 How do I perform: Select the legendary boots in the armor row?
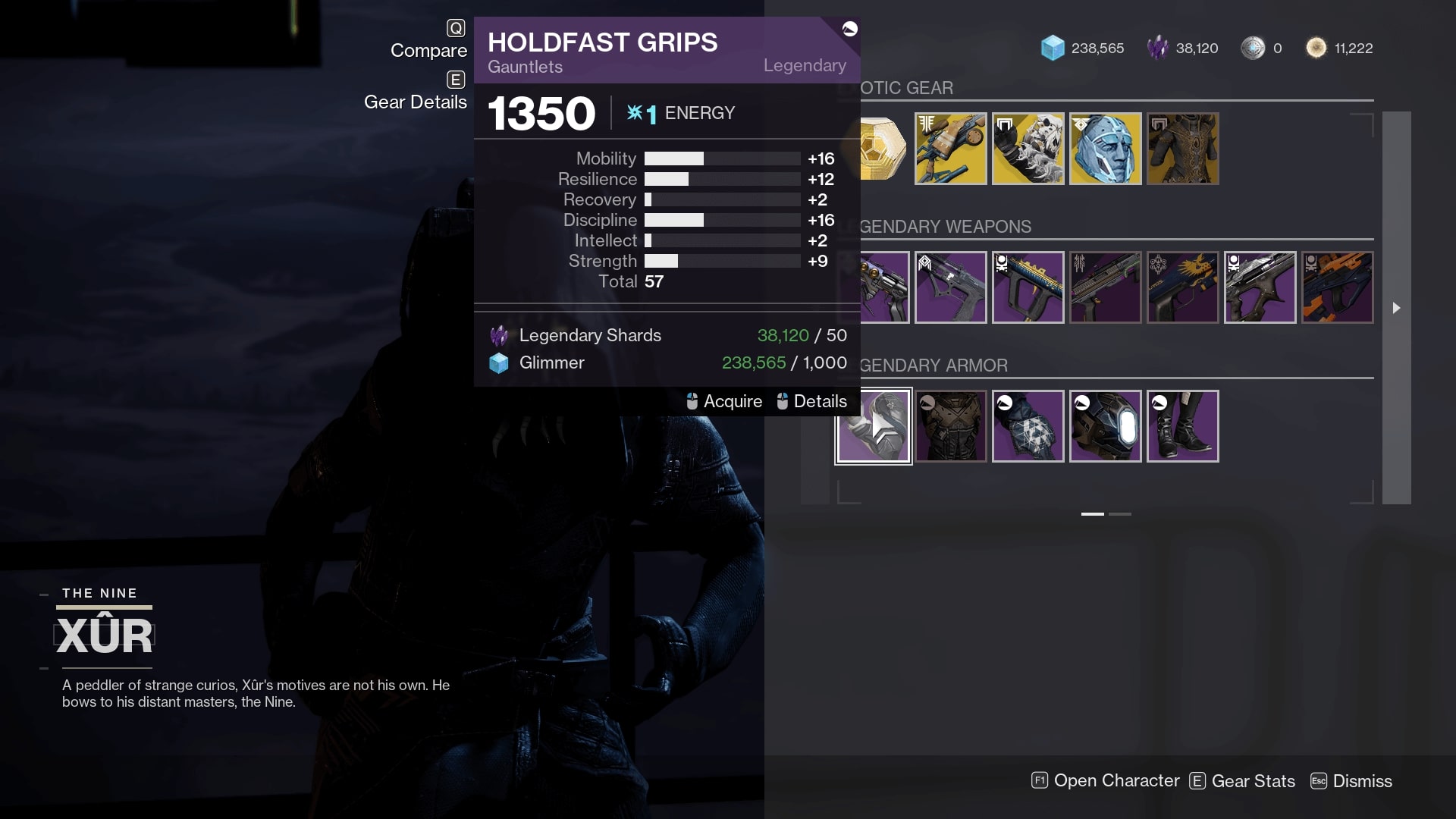1183,426
